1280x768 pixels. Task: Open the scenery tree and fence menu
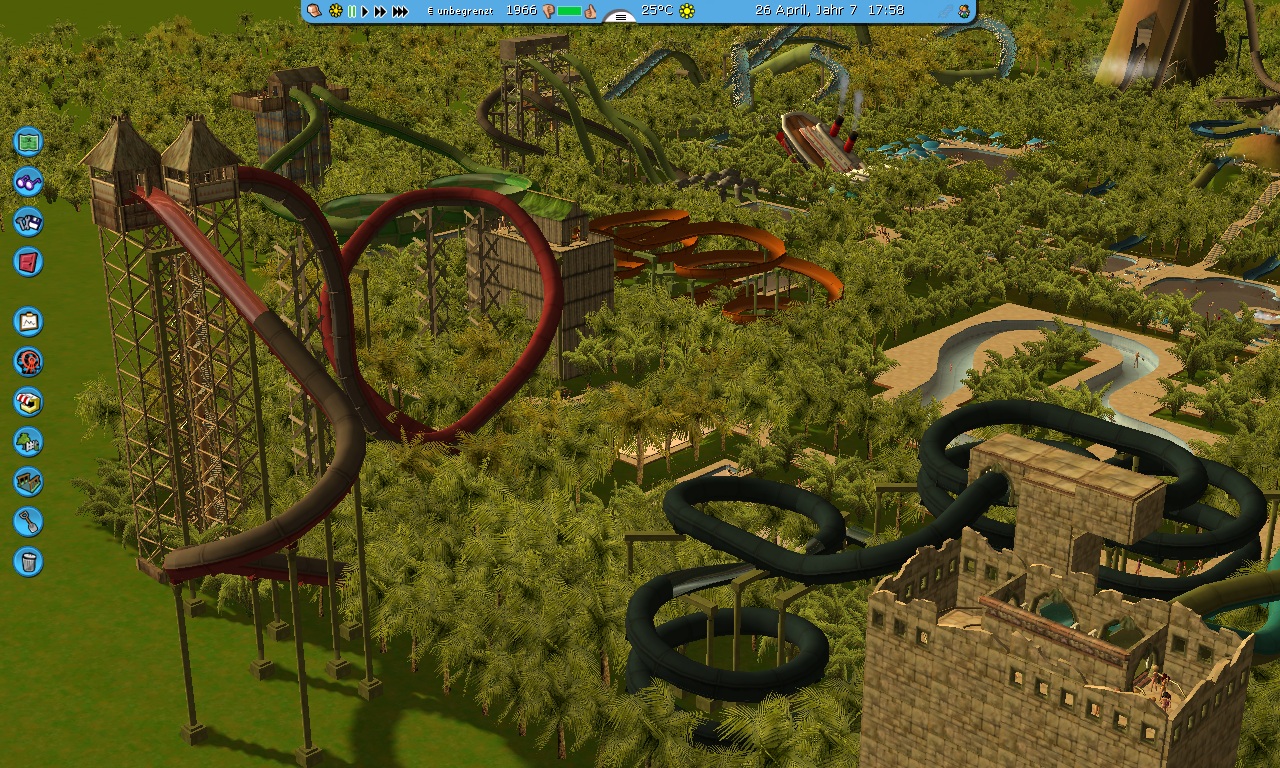(28, 441)
